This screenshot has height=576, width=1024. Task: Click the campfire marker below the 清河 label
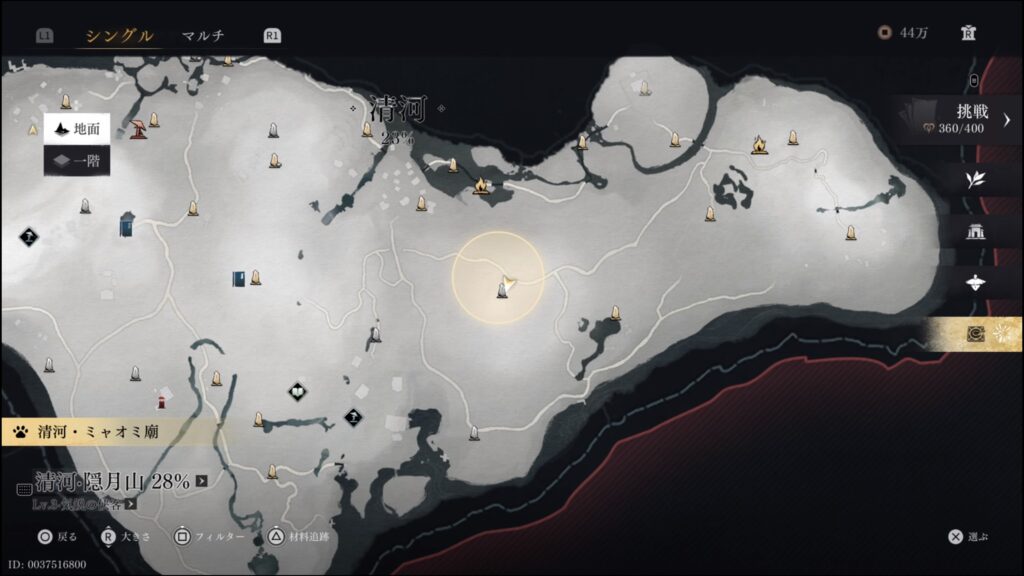pos(482,185)
